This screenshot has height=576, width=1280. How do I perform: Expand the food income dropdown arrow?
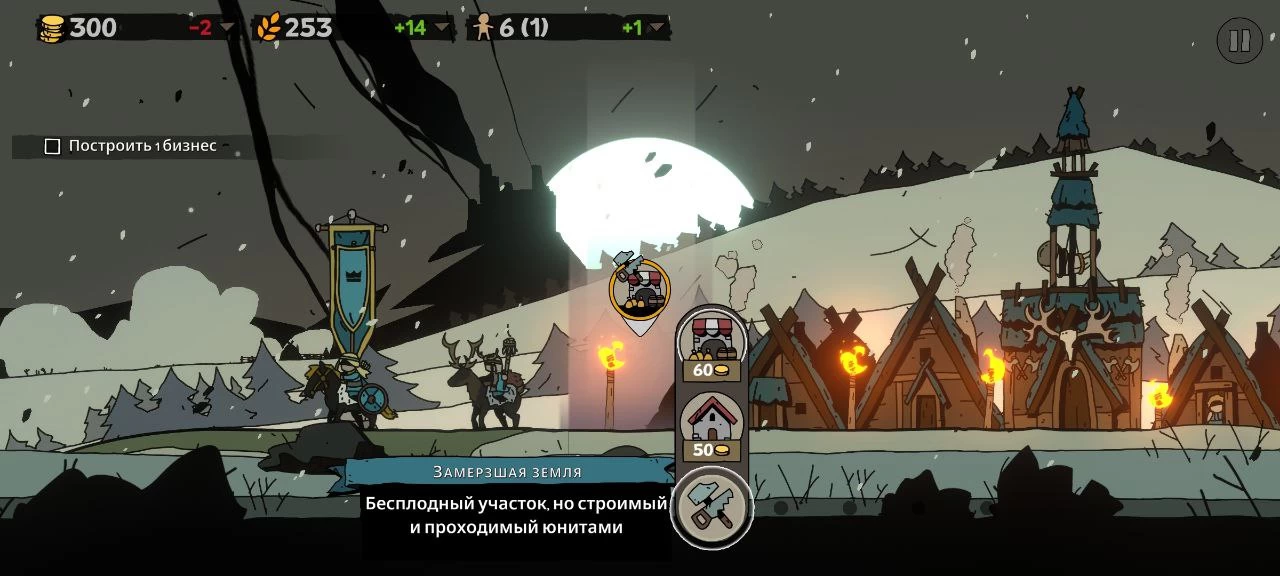(x=441, y=28)
